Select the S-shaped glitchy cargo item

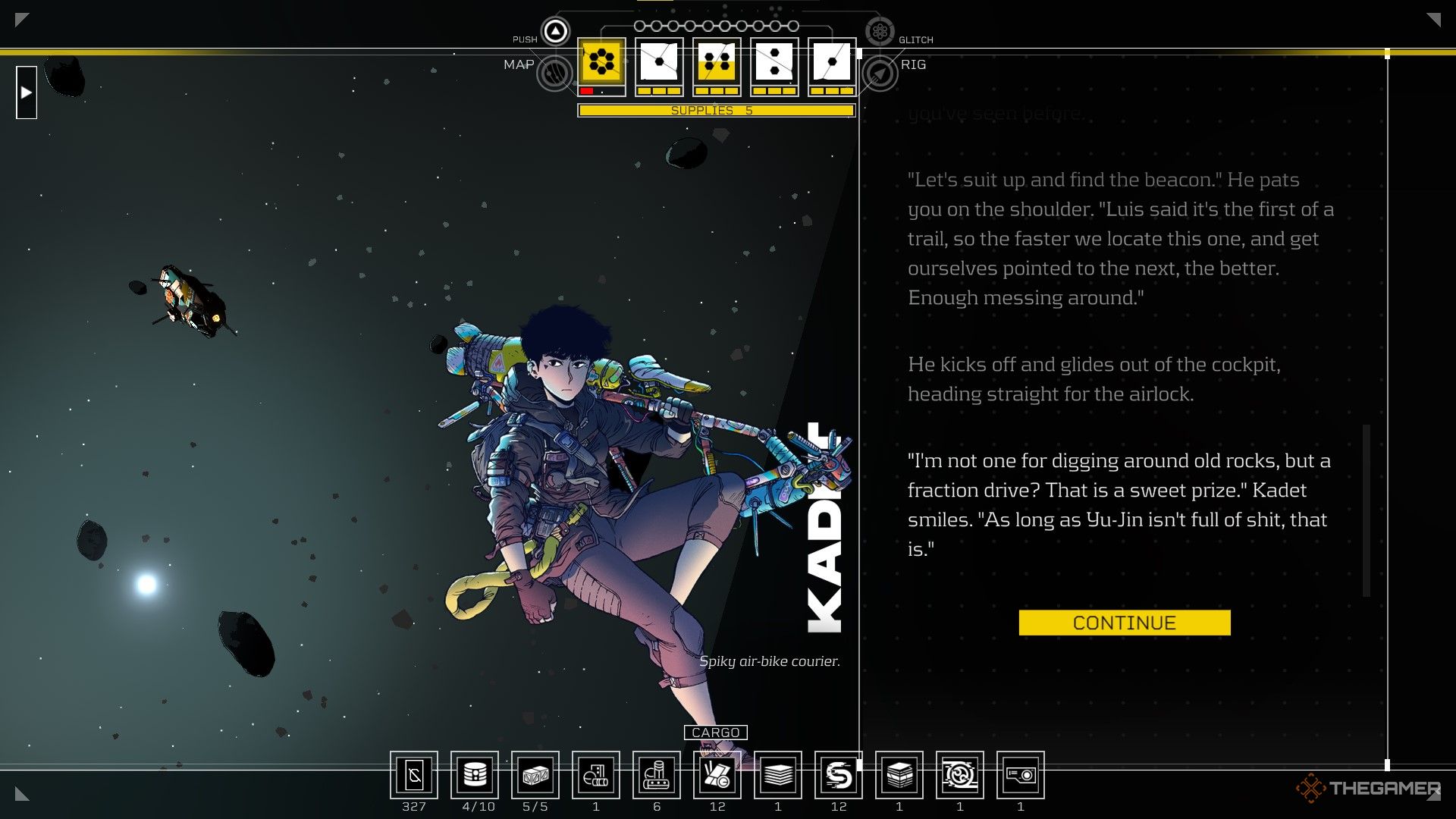tap(839, 775)
